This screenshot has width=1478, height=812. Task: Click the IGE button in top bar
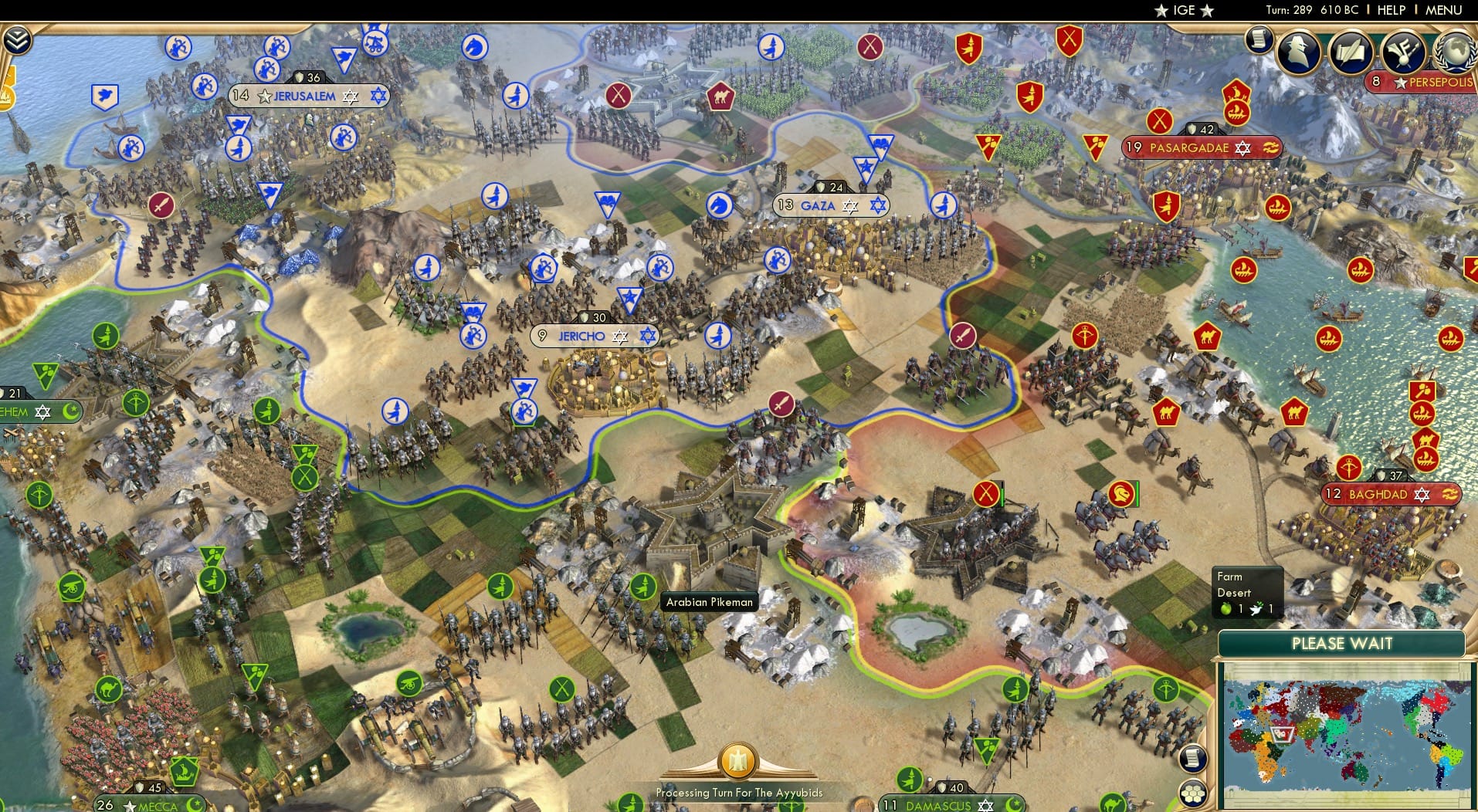point(1185,10)
